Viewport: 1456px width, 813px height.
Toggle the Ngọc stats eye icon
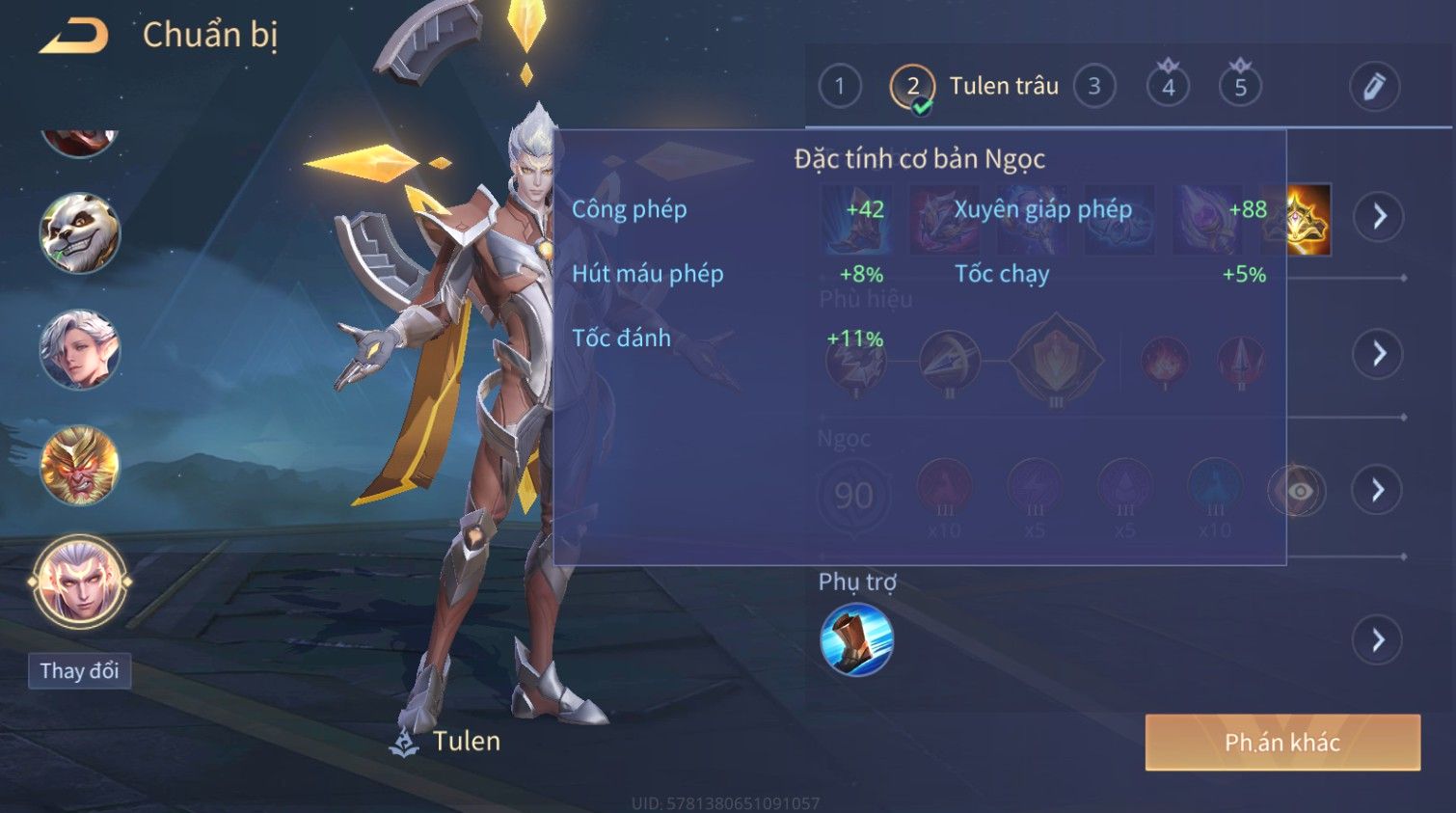tap(1299, 491)
